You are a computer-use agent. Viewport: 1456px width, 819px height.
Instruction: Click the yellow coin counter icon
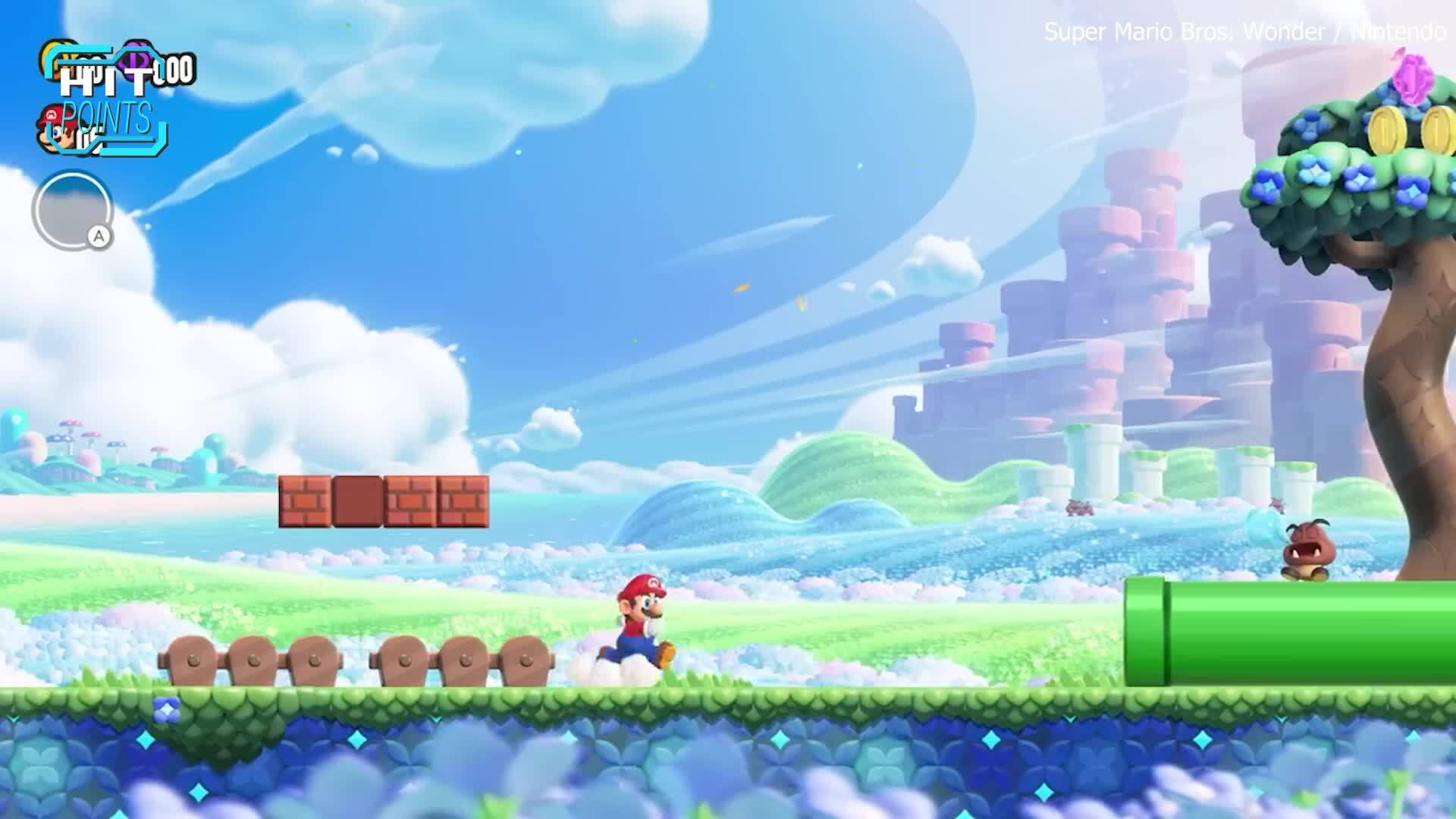click(53, 59)
